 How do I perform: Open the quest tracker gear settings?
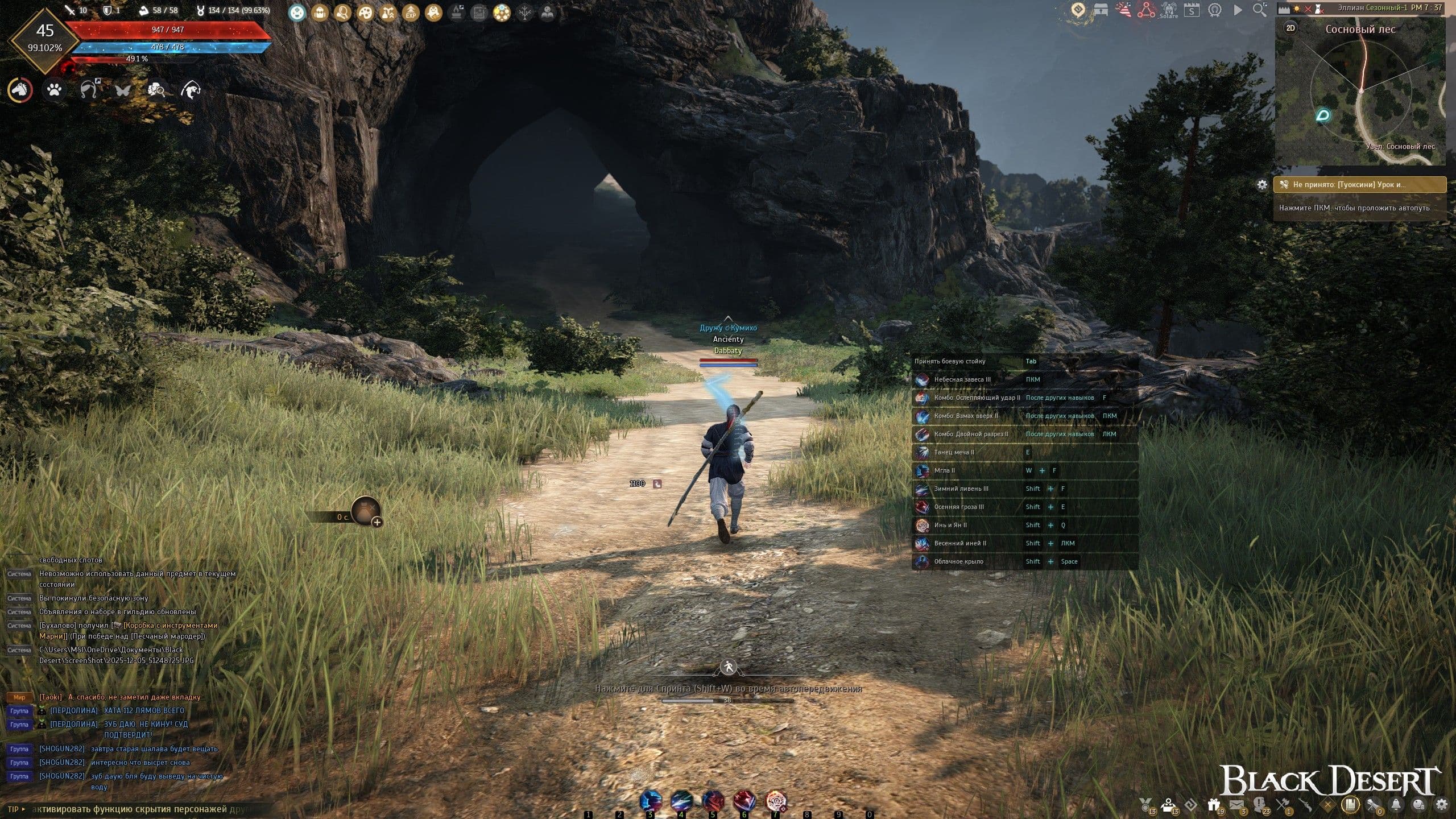[x=1262, y=184]
